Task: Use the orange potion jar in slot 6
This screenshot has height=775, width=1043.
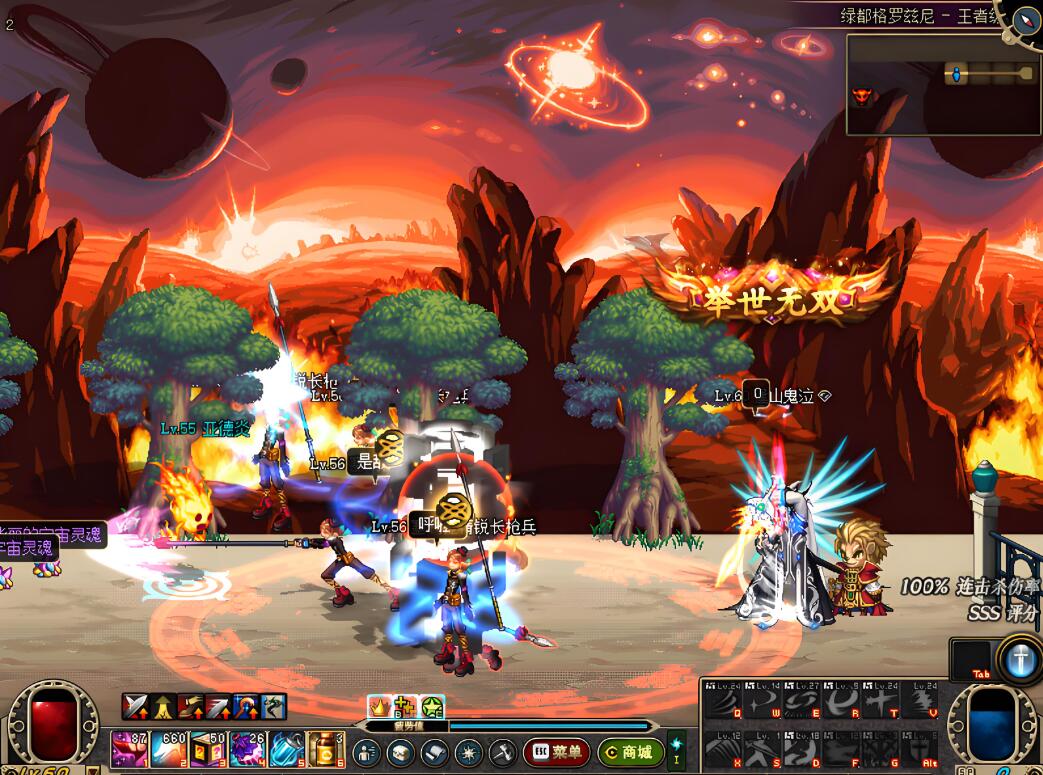Action: click(x=326, y=750)
